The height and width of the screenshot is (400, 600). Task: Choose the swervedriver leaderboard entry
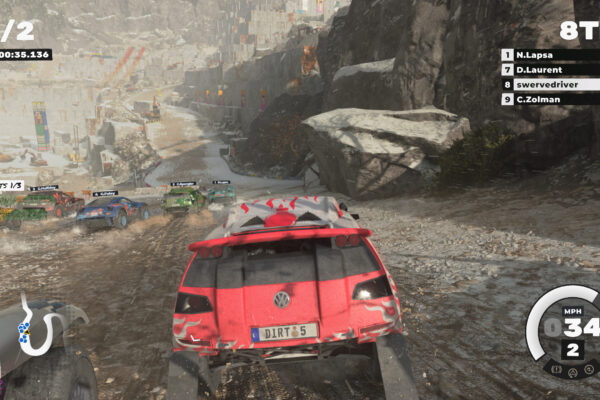coord(549,85)
